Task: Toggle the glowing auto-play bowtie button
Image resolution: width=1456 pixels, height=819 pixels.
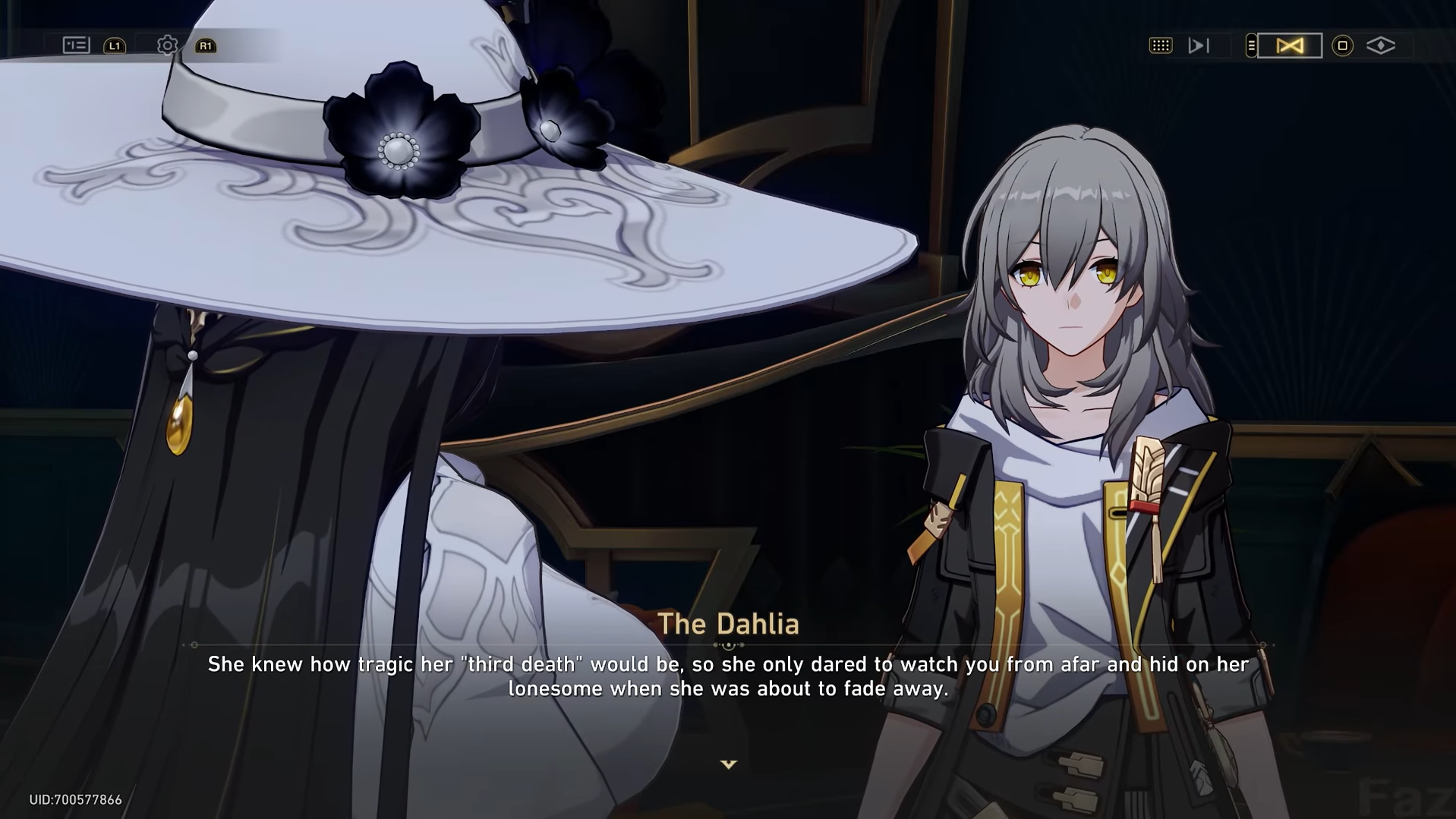Action: 1289,46
